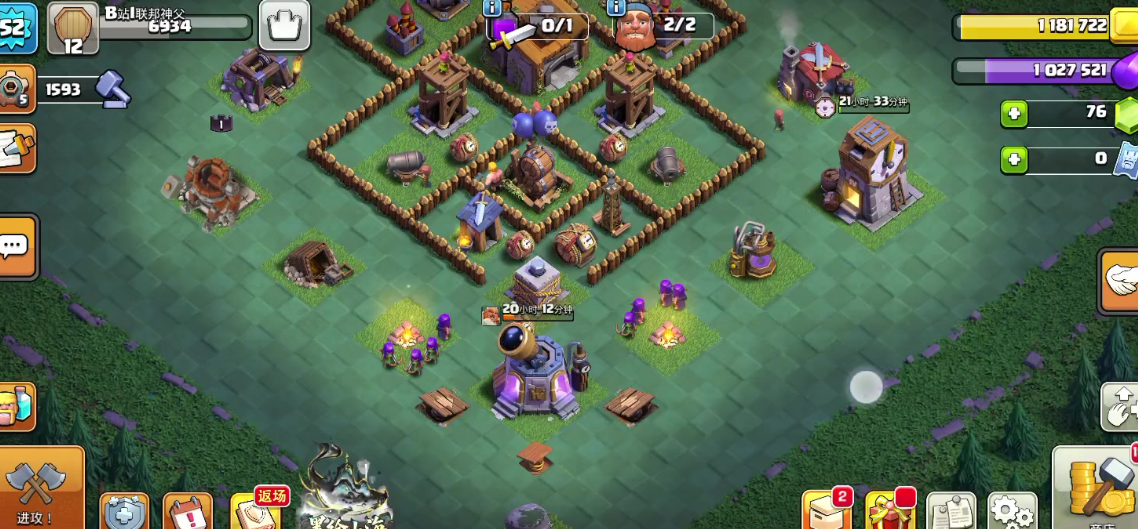Open the barbarian and potion army button

pos(17,407)
